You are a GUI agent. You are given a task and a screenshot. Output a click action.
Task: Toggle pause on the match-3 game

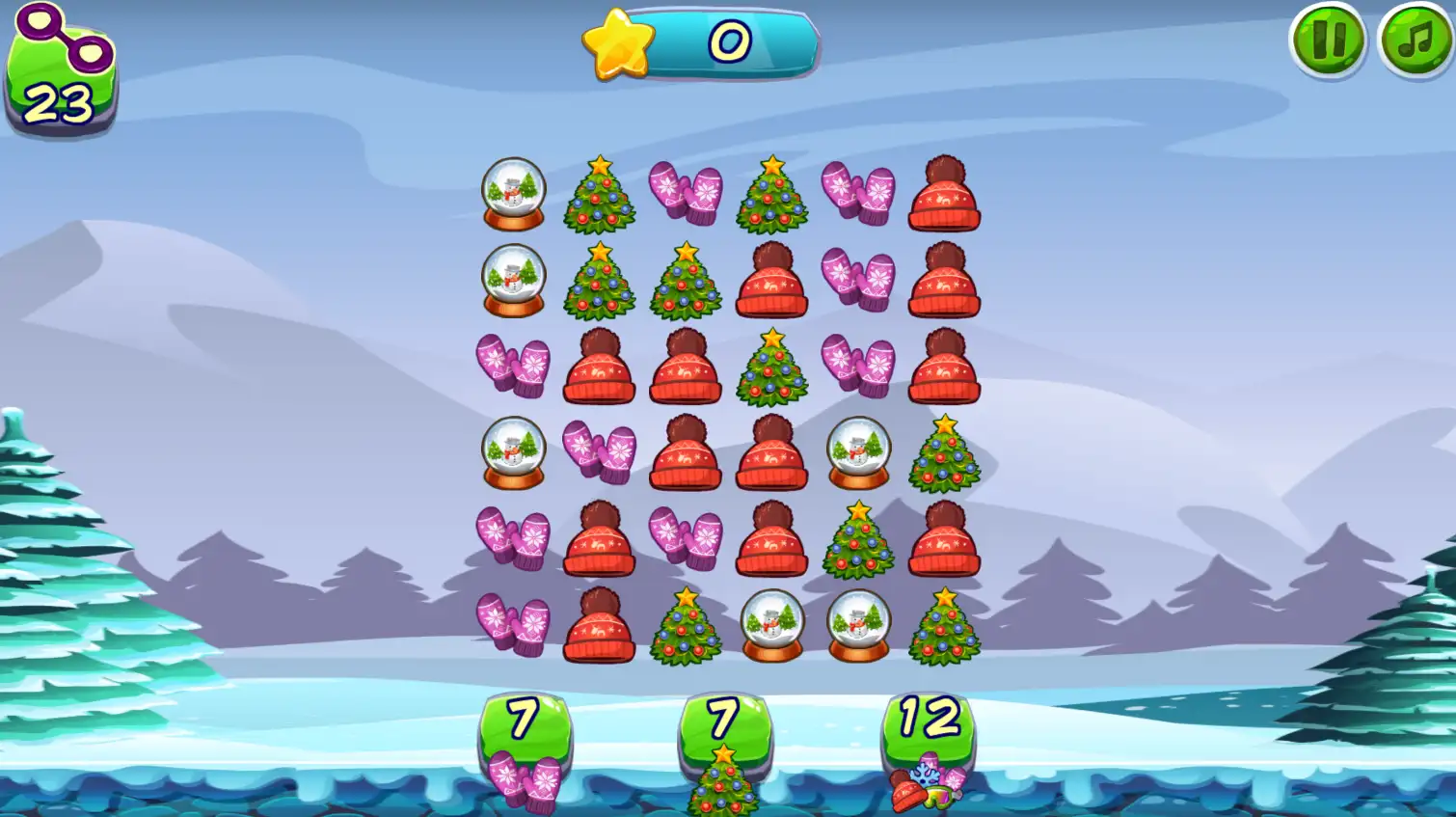pyautogui.click(x=1332, y=39)
